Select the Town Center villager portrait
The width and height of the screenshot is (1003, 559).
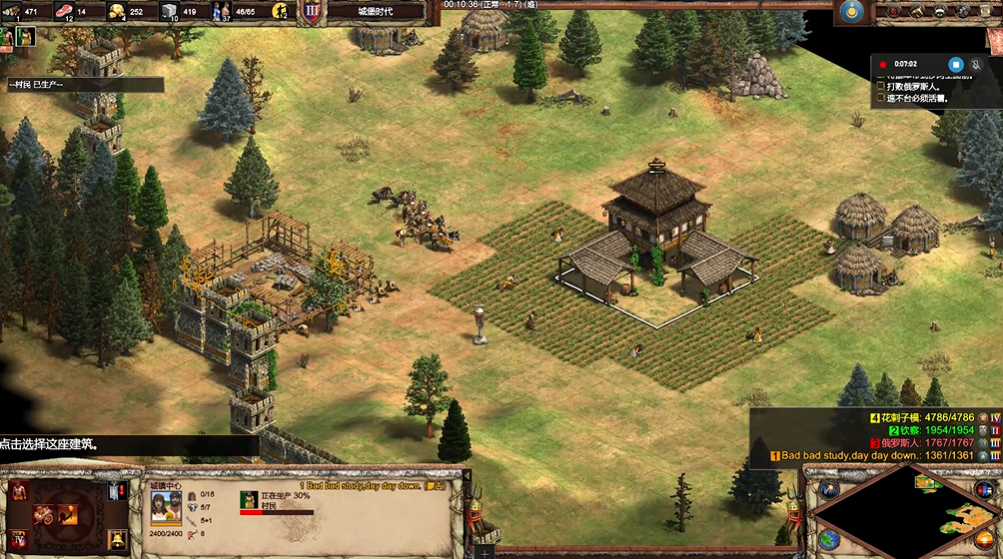click(x=165, y=508)
